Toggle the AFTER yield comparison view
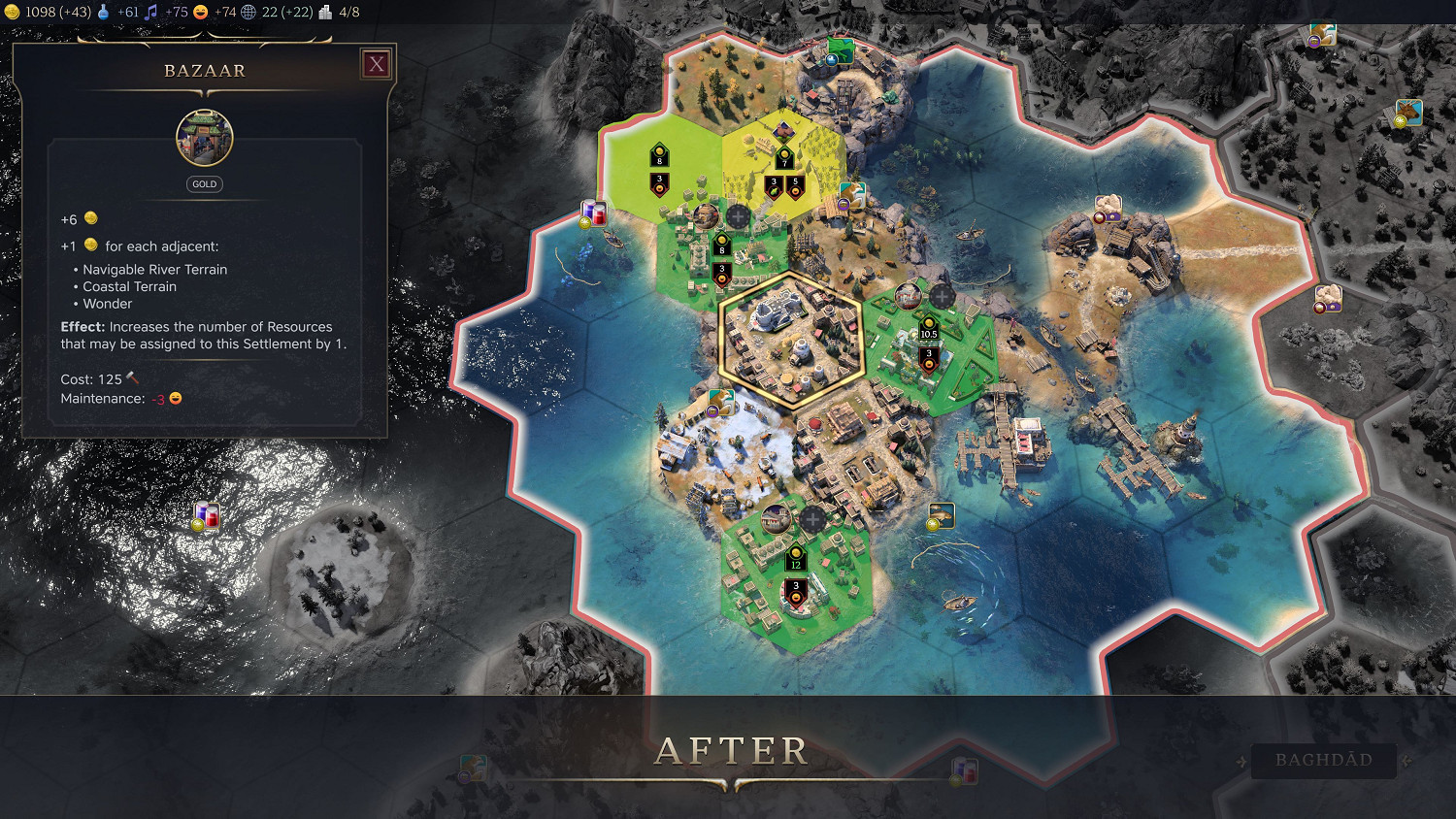 click(732, 748)
